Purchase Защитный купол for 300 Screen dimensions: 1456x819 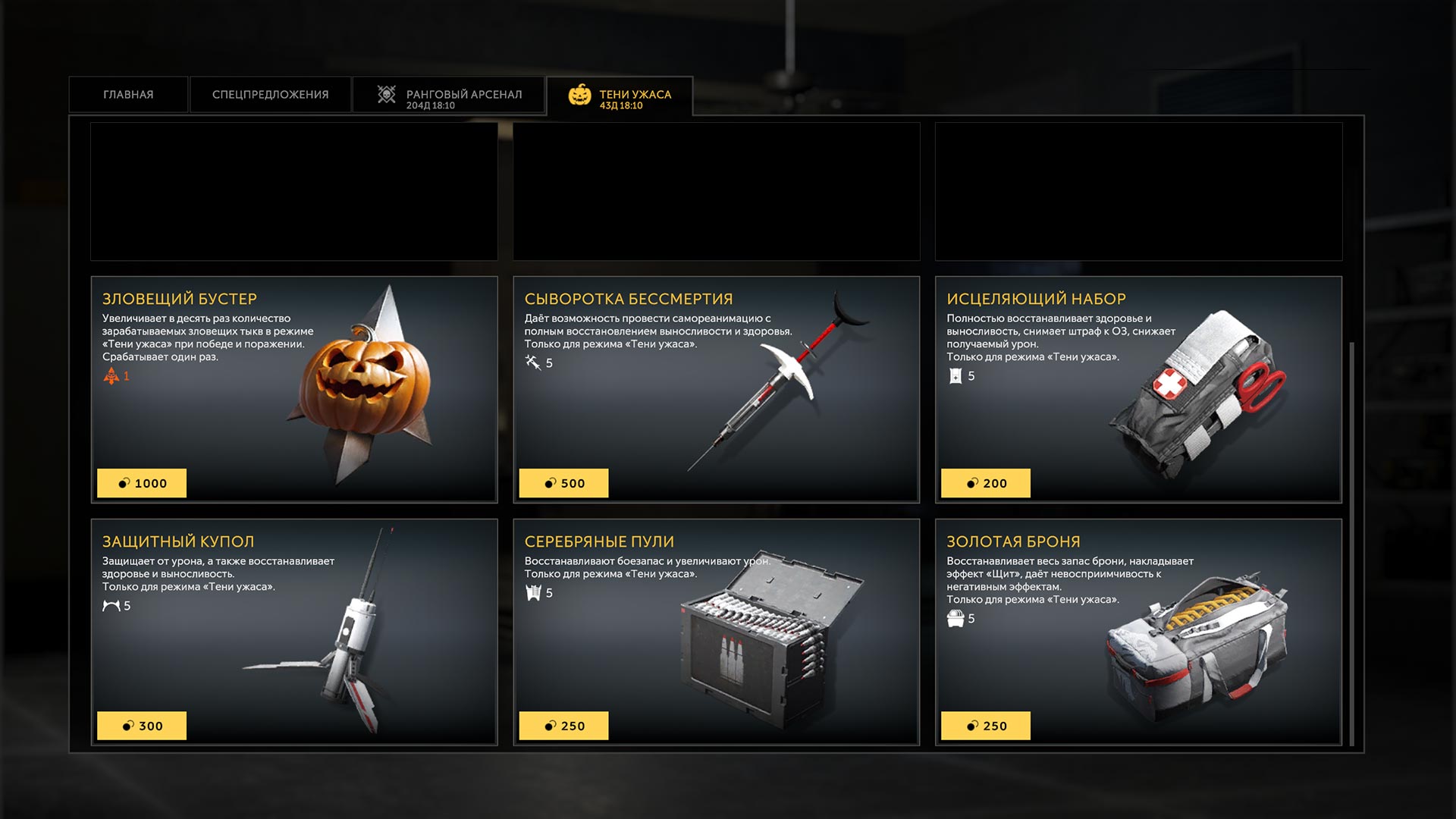click(142, 726)
